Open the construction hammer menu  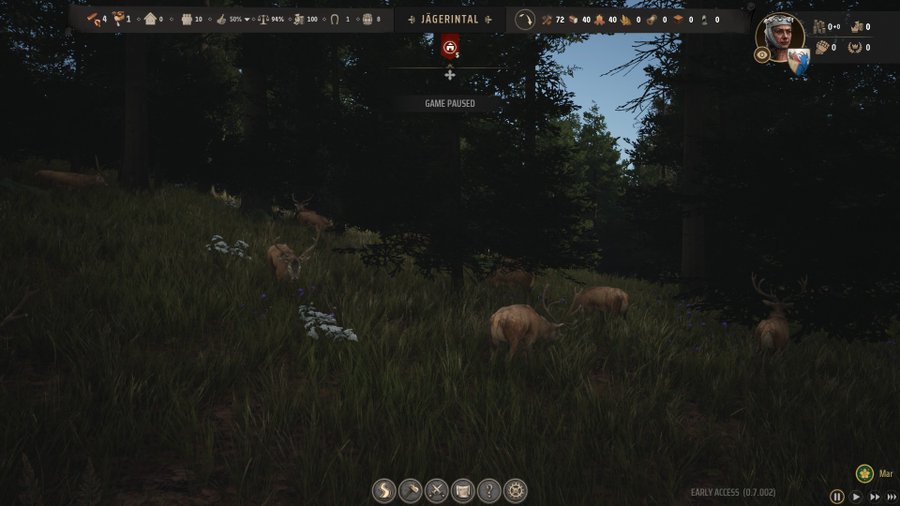[410, 491]
